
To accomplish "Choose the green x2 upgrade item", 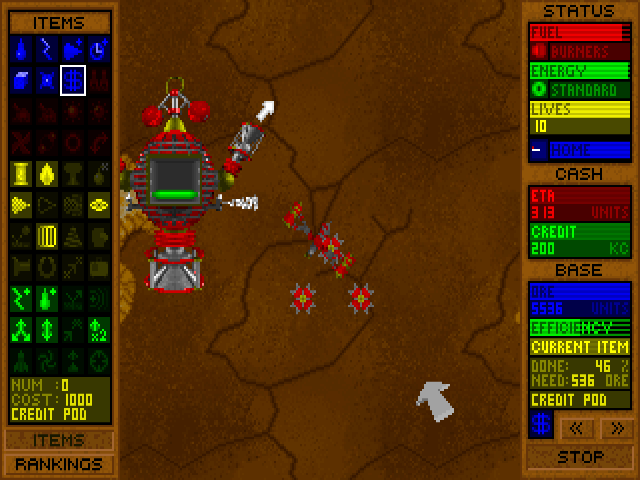I will 98,328.
